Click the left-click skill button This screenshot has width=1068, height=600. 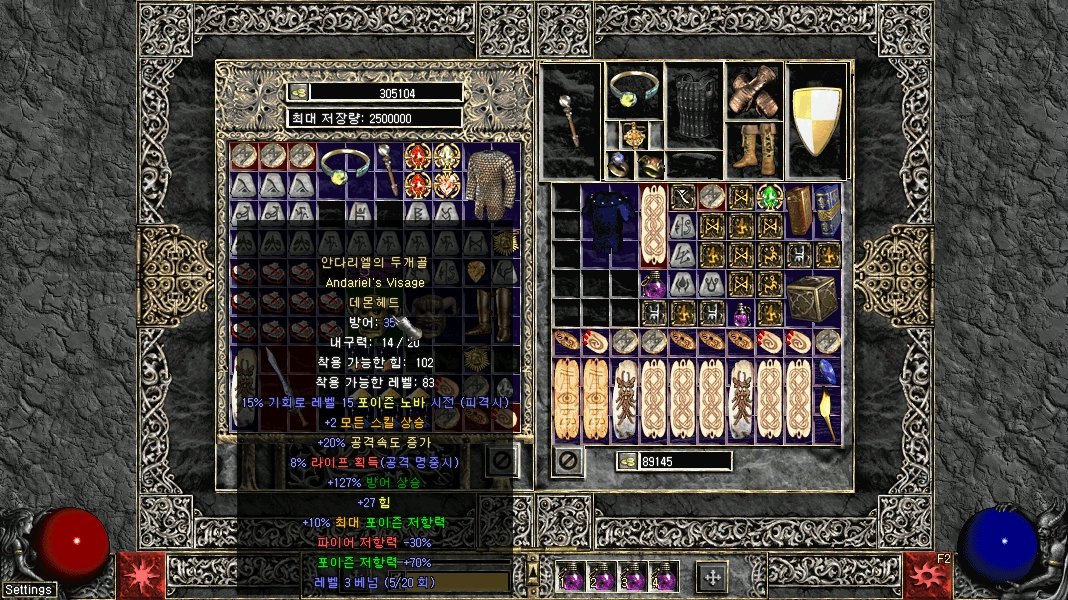pos(141,577)
